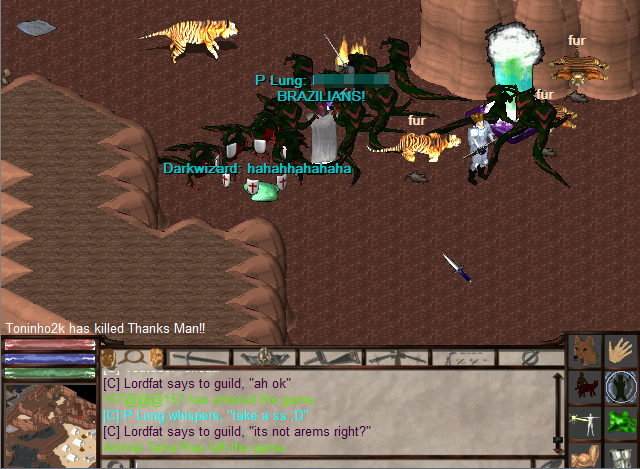The width and height of the screenshot is (640, 469).
Task: Open the flexed muscular arm icon
Action: point(586,455)
